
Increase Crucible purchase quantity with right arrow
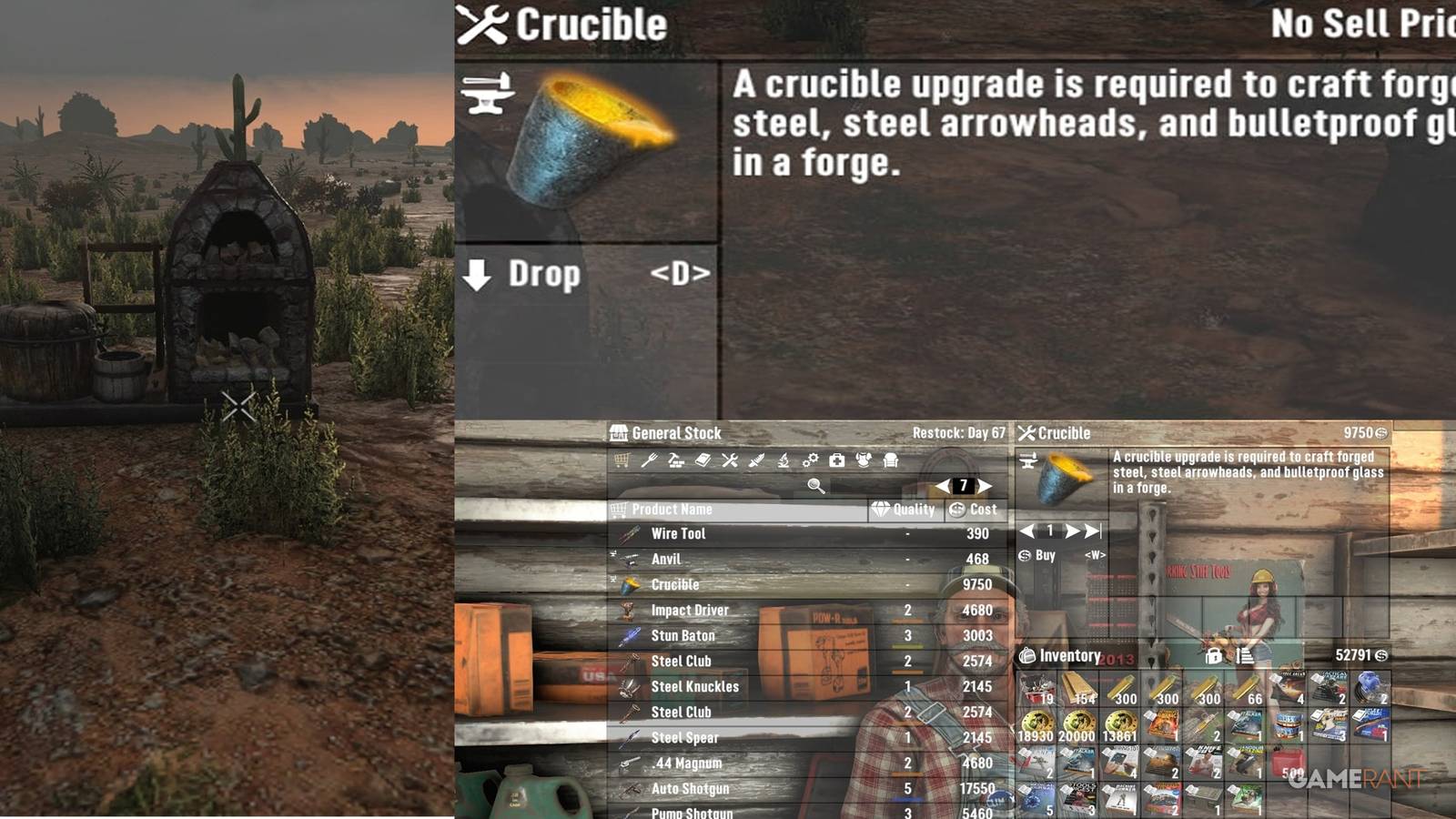1071,531
